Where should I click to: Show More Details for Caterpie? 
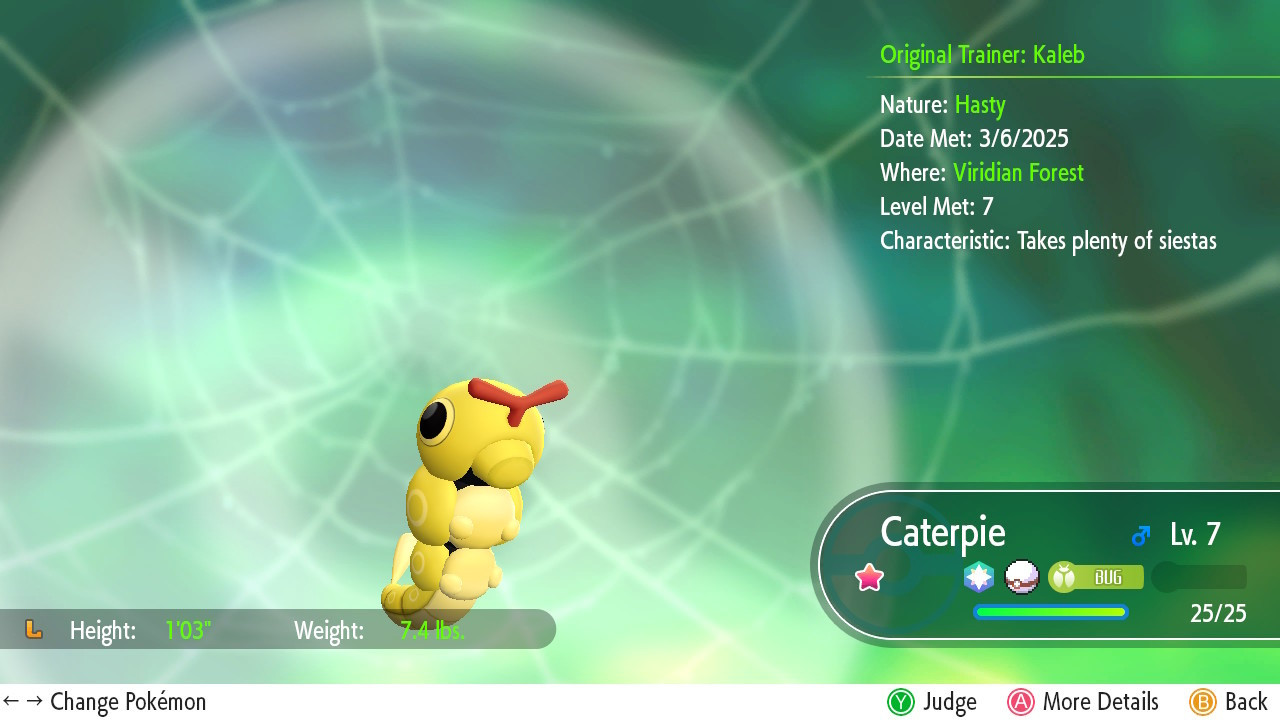1083,702
